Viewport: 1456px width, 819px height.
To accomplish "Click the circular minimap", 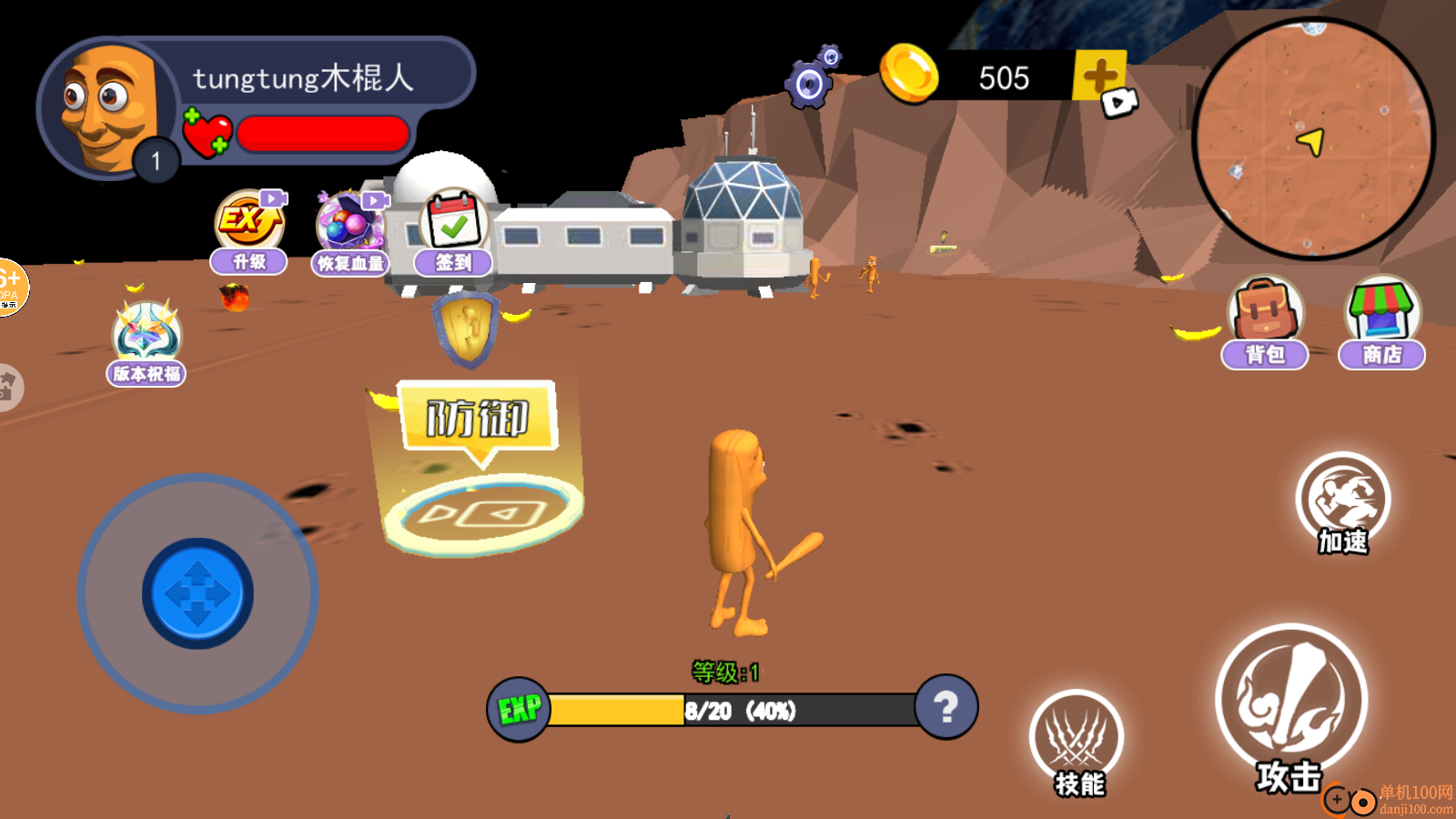I will pos(1312,139).
